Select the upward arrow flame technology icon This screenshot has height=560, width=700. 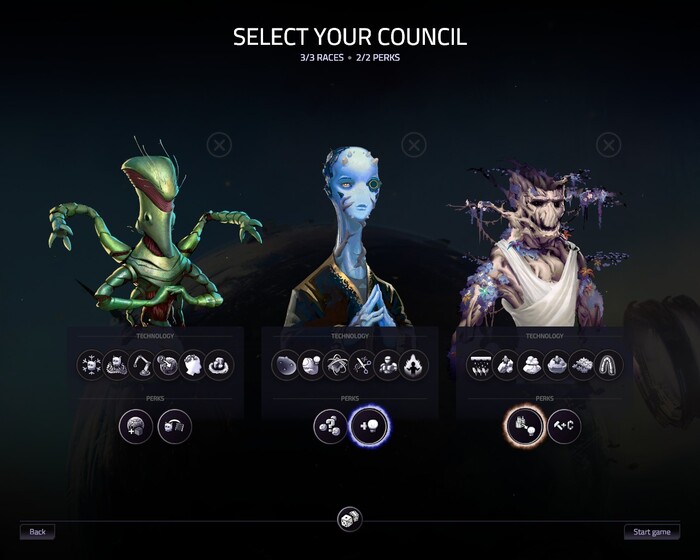pyautogui.click(x=413, y=365)
